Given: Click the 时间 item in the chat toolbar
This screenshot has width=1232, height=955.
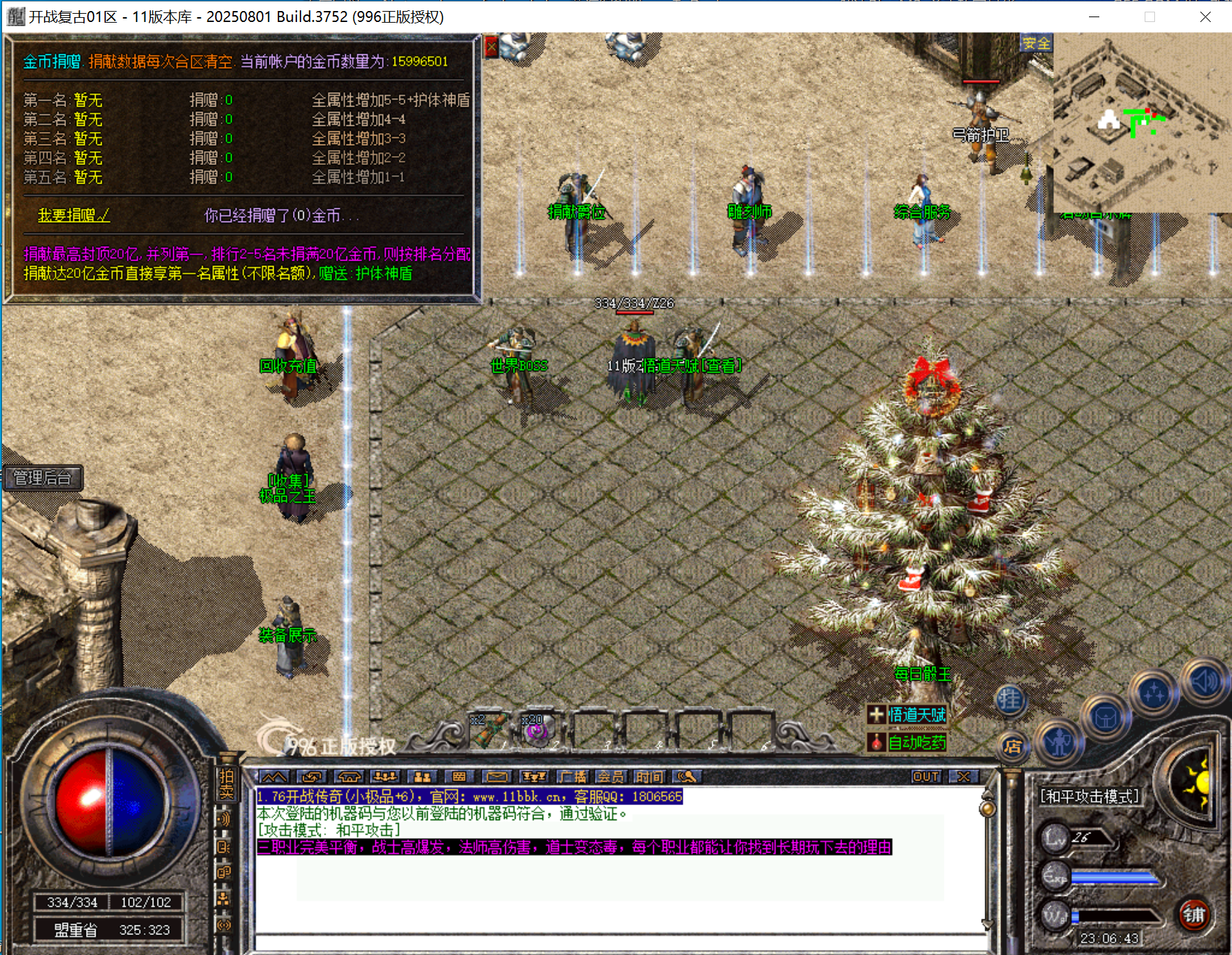Looking at the screenshot, I should pyautogui.click(x=650, y=777).
